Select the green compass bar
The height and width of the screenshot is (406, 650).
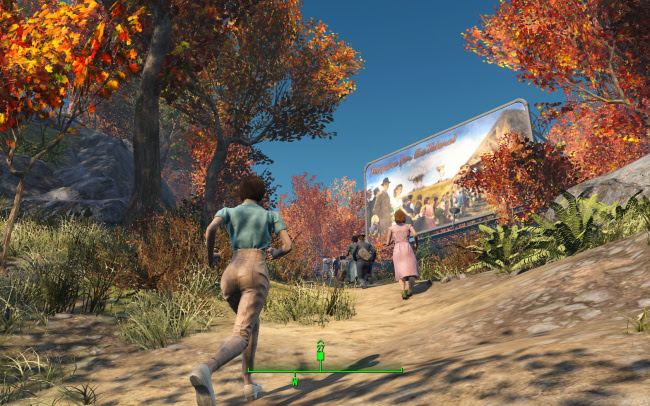click(x=360, y=371)
